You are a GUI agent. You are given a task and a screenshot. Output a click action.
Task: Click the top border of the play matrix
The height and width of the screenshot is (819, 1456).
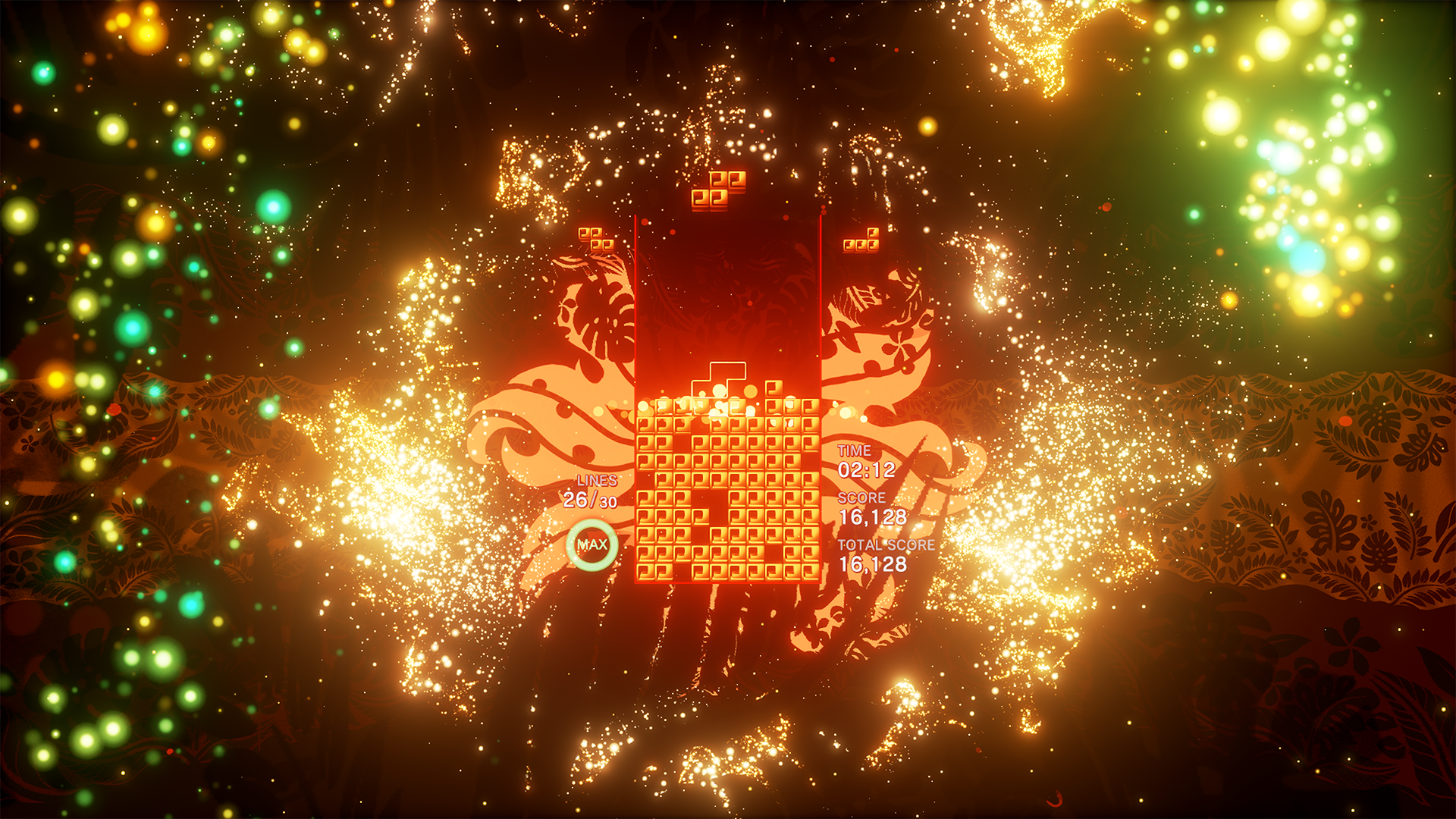coord(726,216)
